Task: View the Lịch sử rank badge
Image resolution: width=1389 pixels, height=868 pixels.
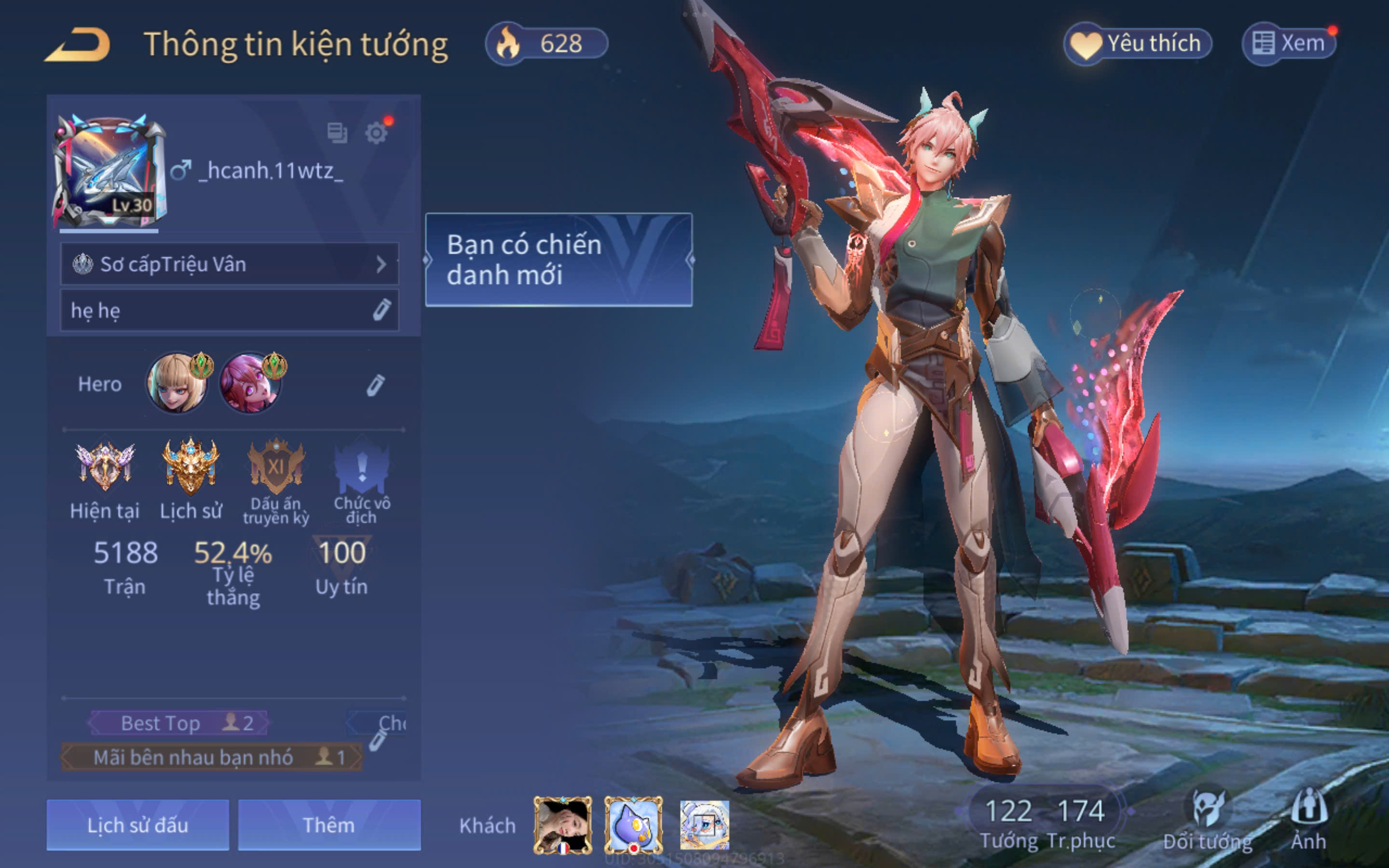Action: (x=191, y=468)
